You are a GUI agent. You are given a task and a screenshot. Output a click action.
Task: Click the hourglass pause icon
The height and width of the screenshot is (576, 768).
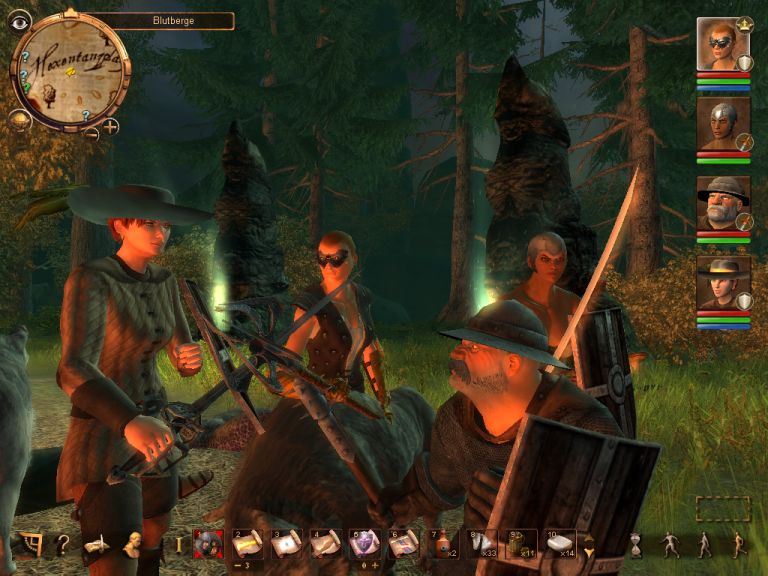(634, 545)
